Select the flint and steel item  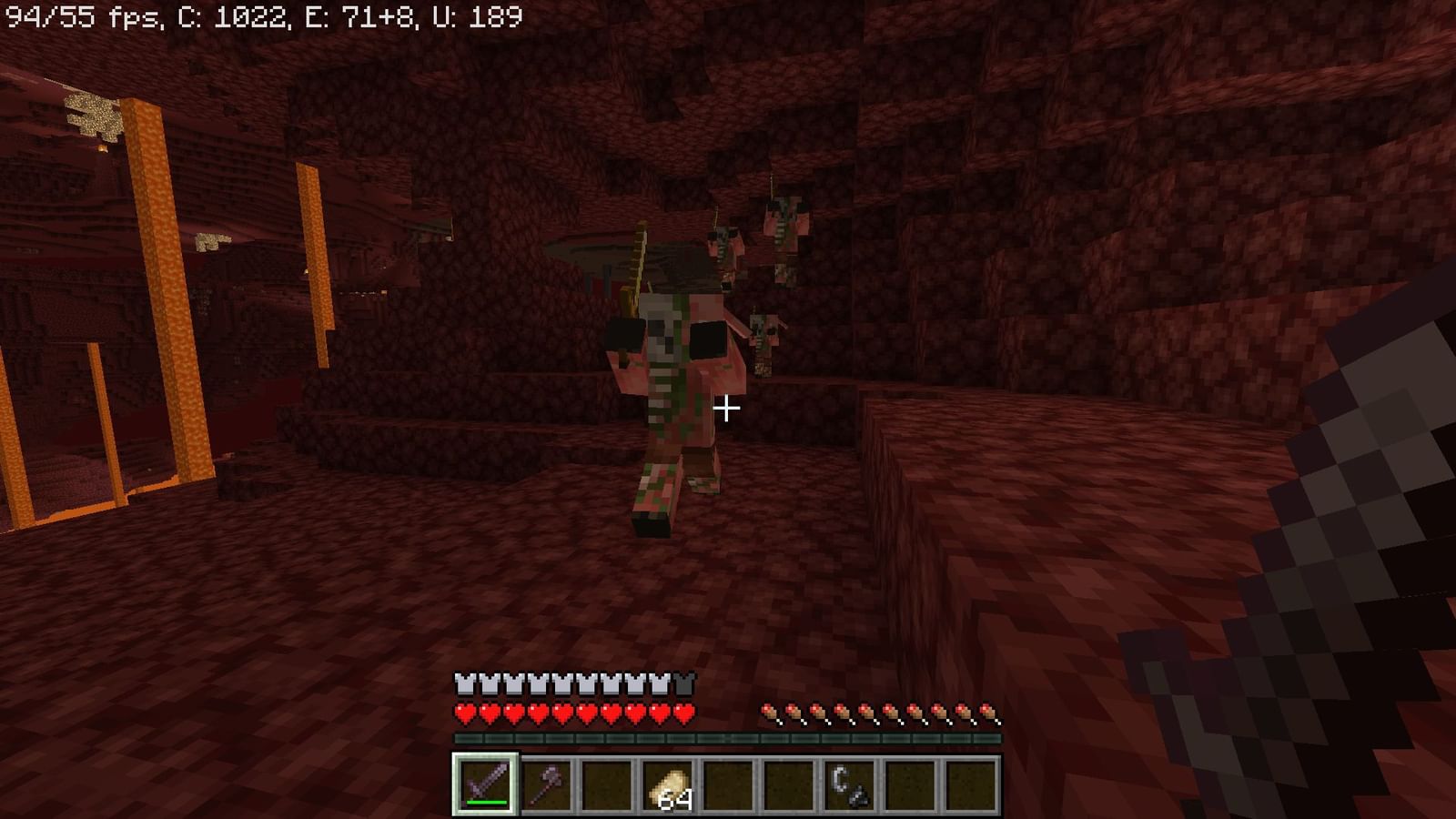point(851,784)
